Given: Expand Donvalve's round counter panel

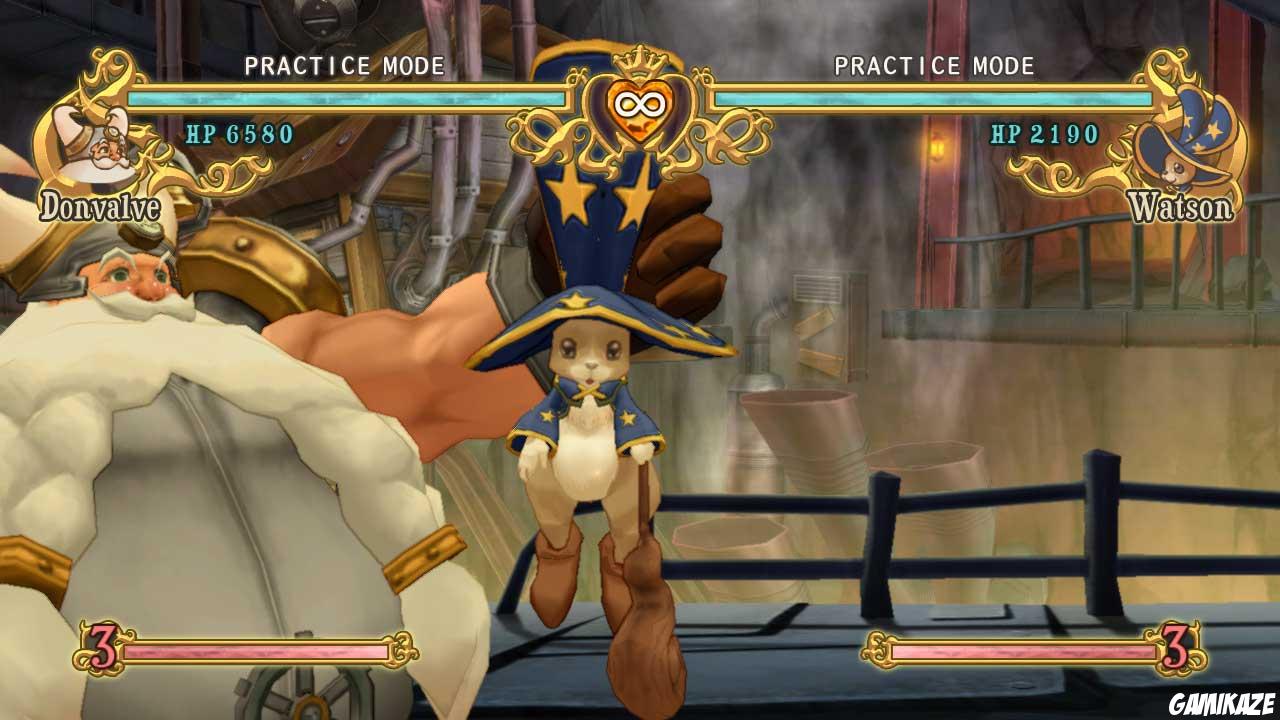Looking at the screenshot, I should pos(230,650).
